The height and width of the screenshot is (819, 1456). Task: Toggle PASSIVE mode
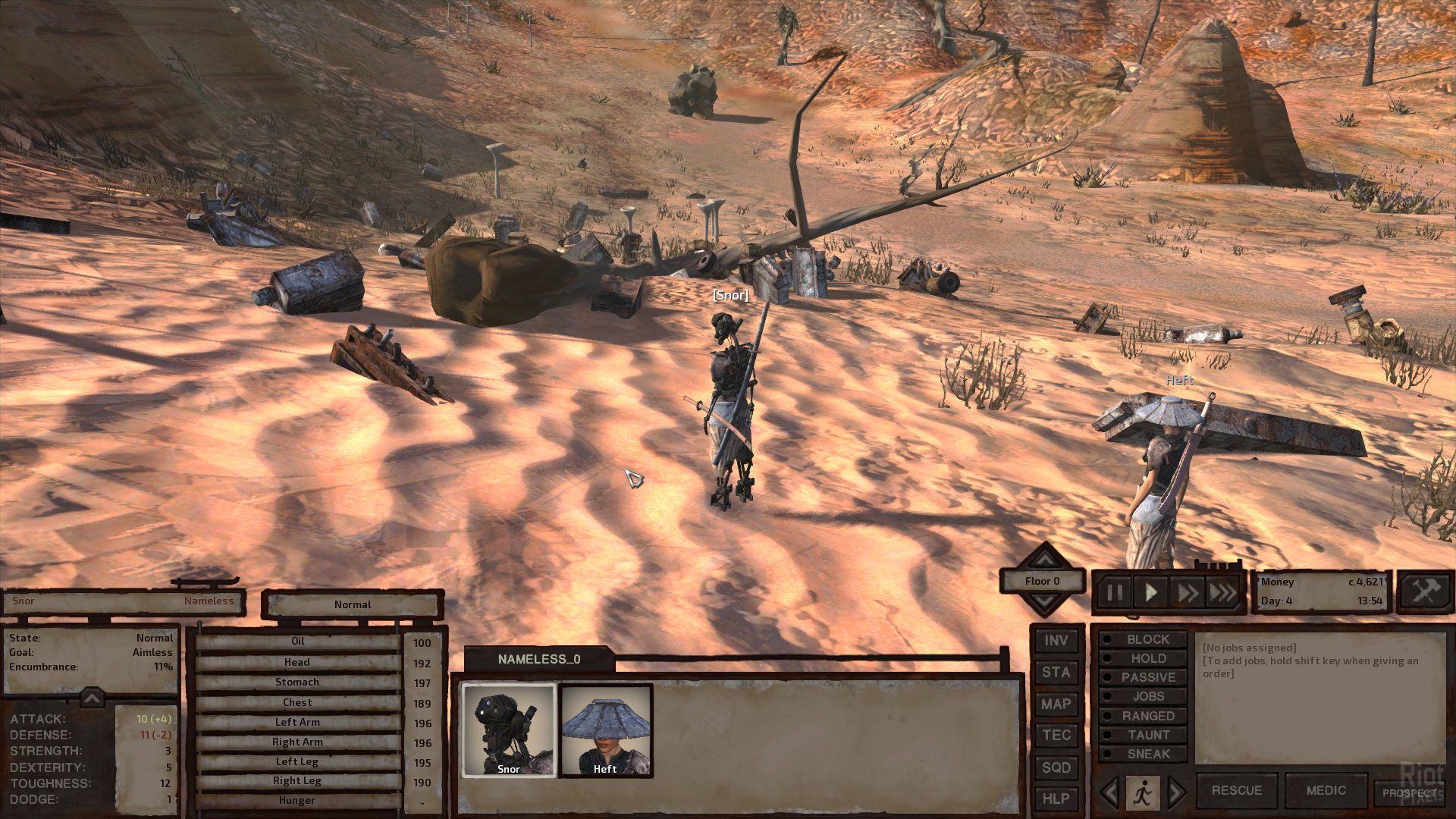tap(1143, 678)
